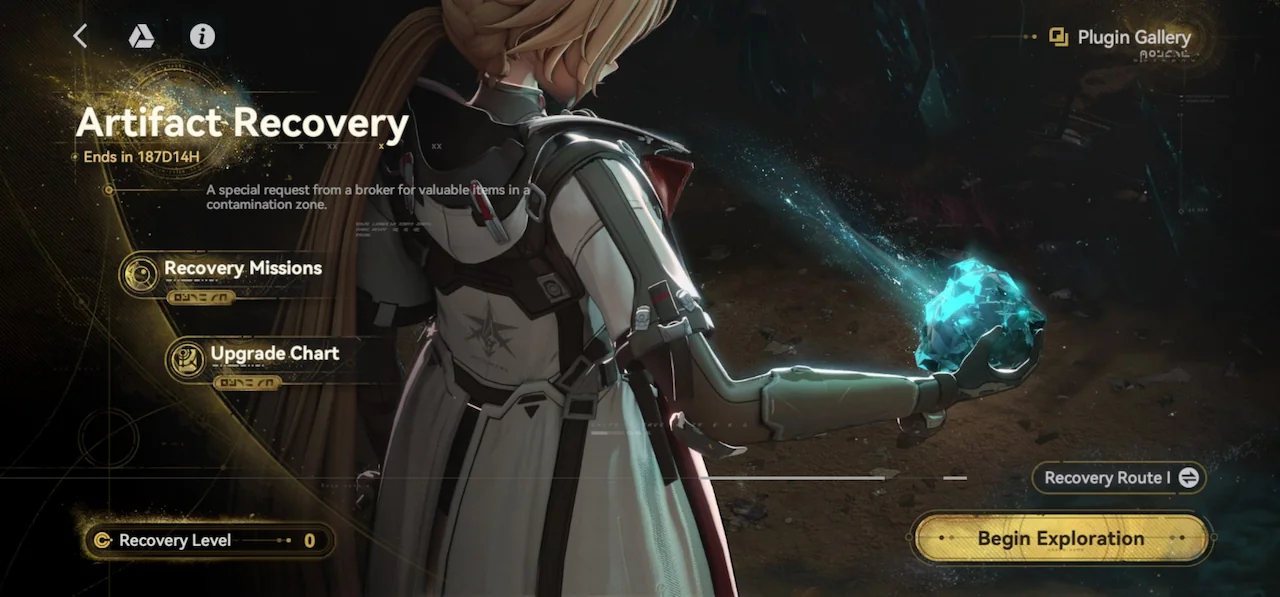This screenshot has height=597, width=1280.
Task: View the Recovery Level panel
Action: tap(208, 541)
